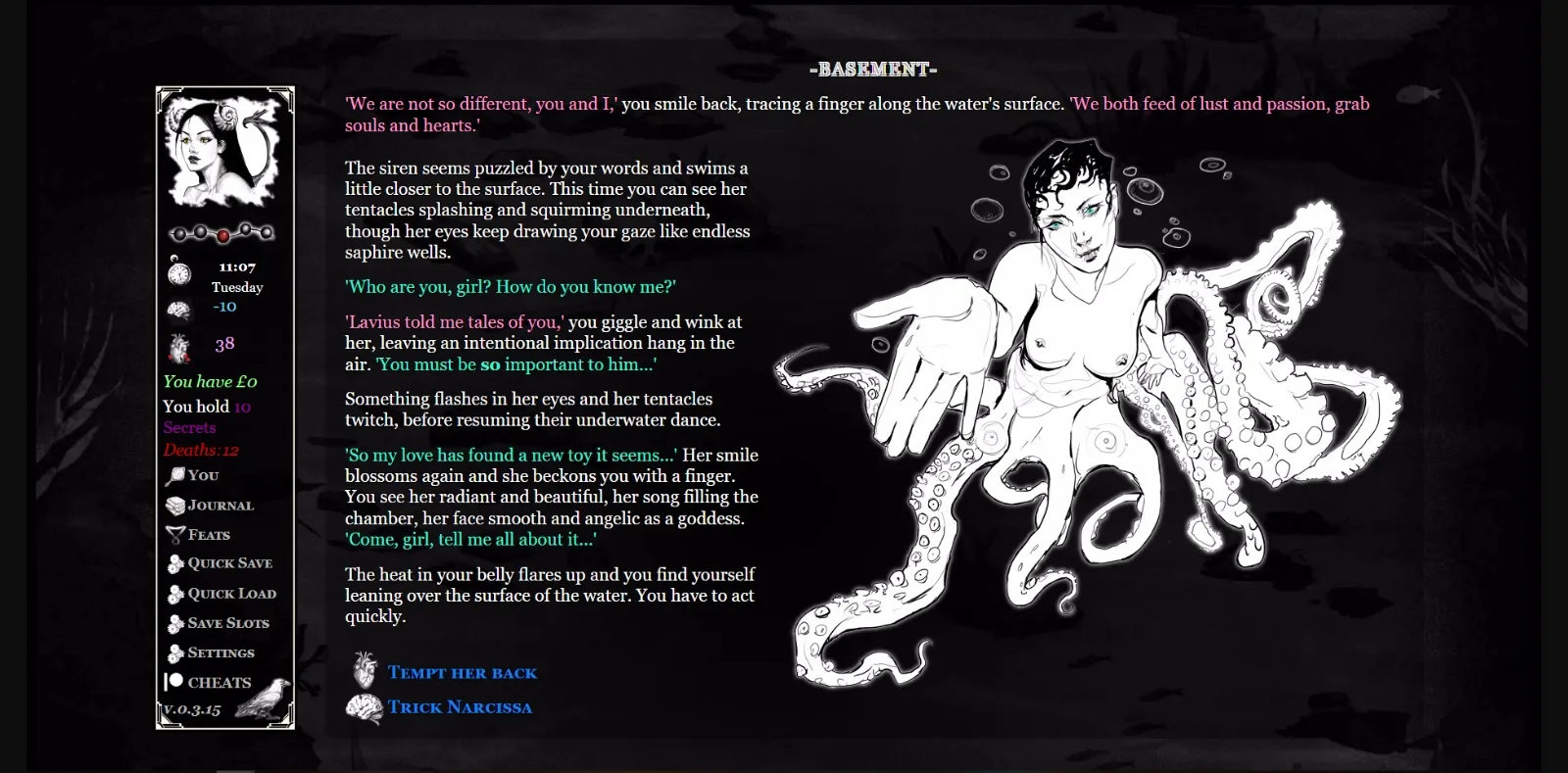
Task: Select the goblet icon beside Feats
Action: [x=174, y=533]
